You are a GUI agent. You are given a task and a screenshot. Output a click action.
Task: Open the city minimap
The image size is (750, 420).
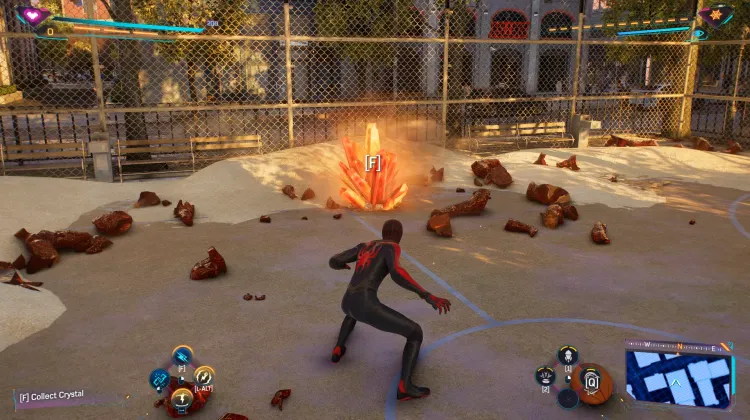point(679,379)
